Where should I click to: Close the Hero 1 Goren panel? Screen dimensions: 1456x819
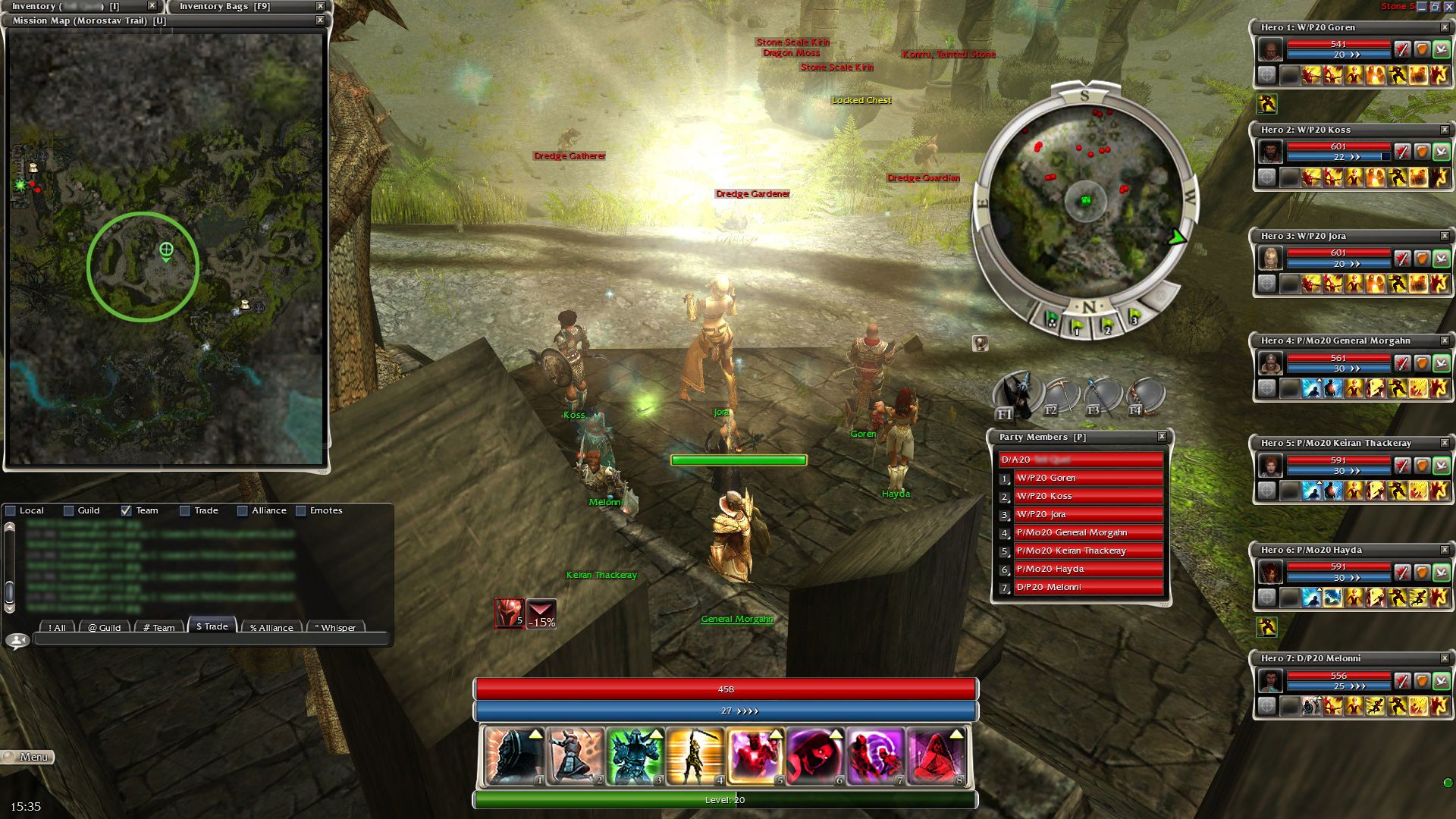click(x=1445, y=27)
